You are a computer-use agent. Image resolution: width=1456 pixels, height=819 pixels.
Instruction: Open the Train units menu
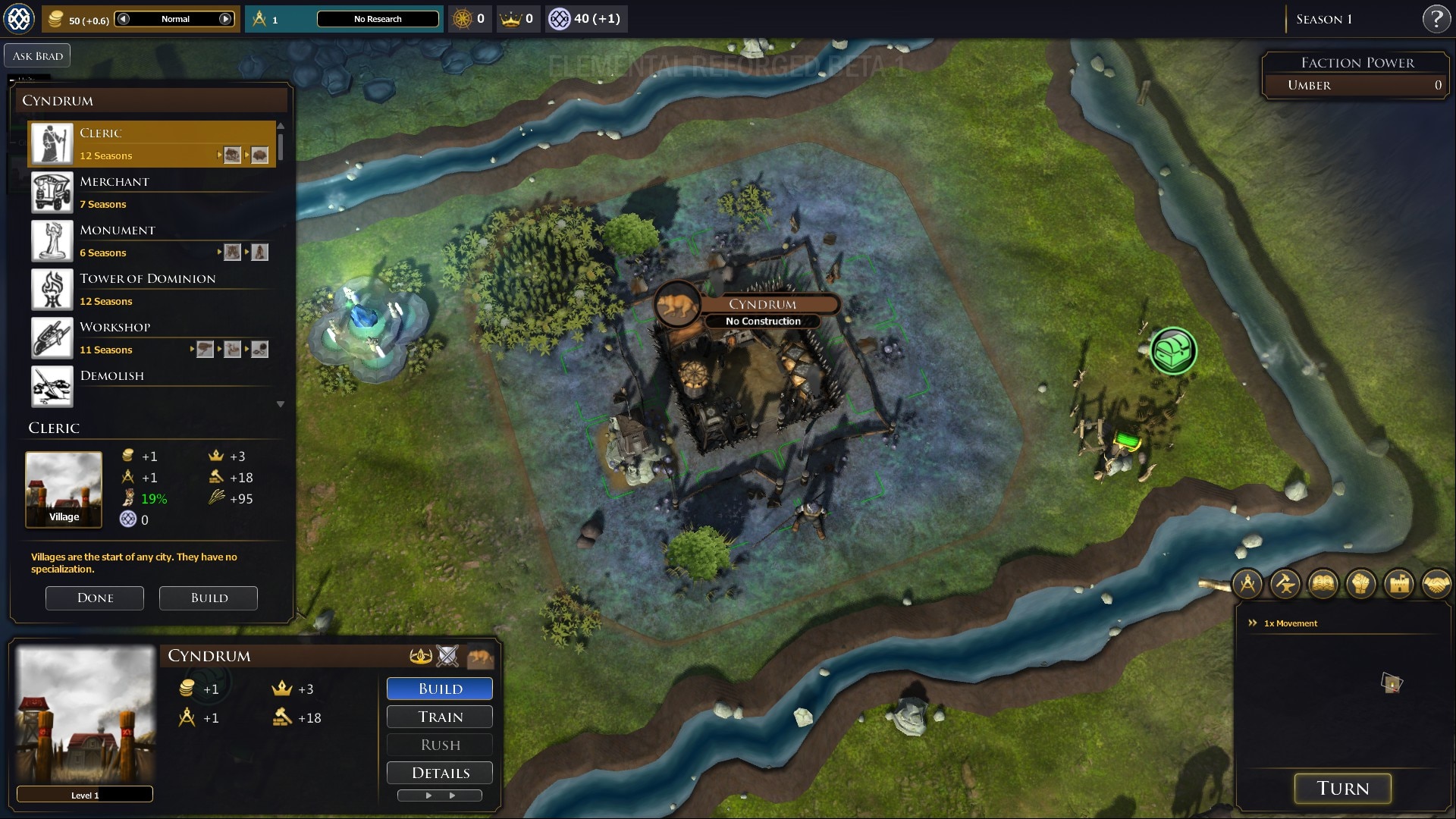pyautogui.click(x=440, y=717)
